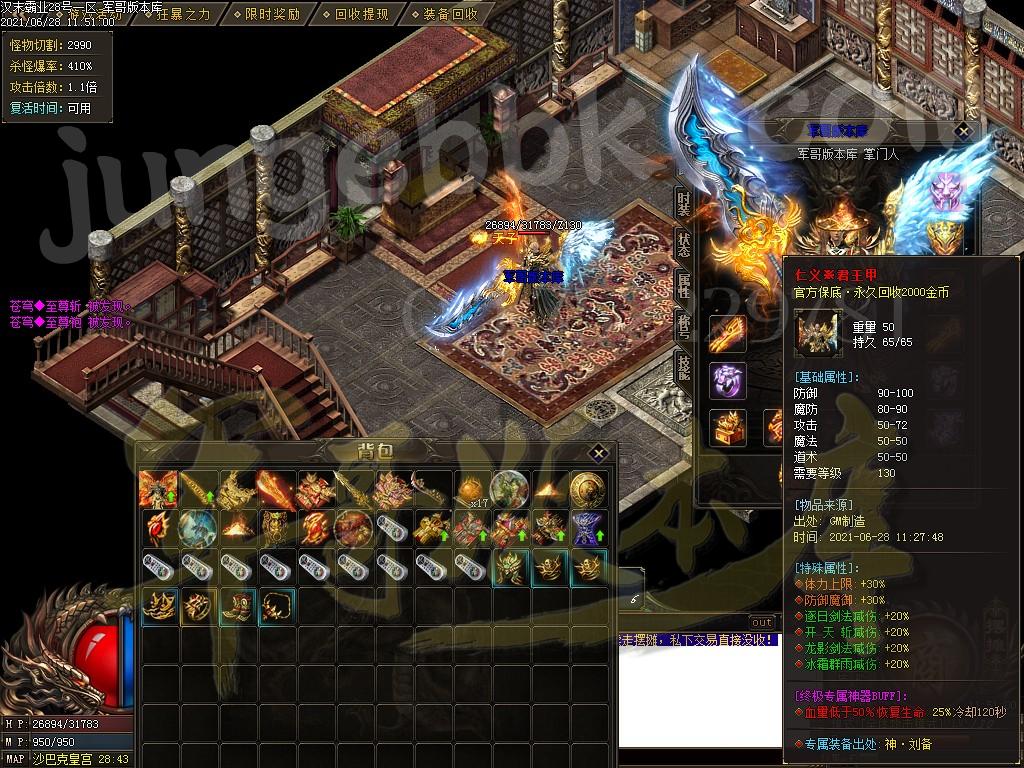Screen dimensions: 1024x768
Task: Select the stacked x17 golden orb item
Action: tap(470, 489)
